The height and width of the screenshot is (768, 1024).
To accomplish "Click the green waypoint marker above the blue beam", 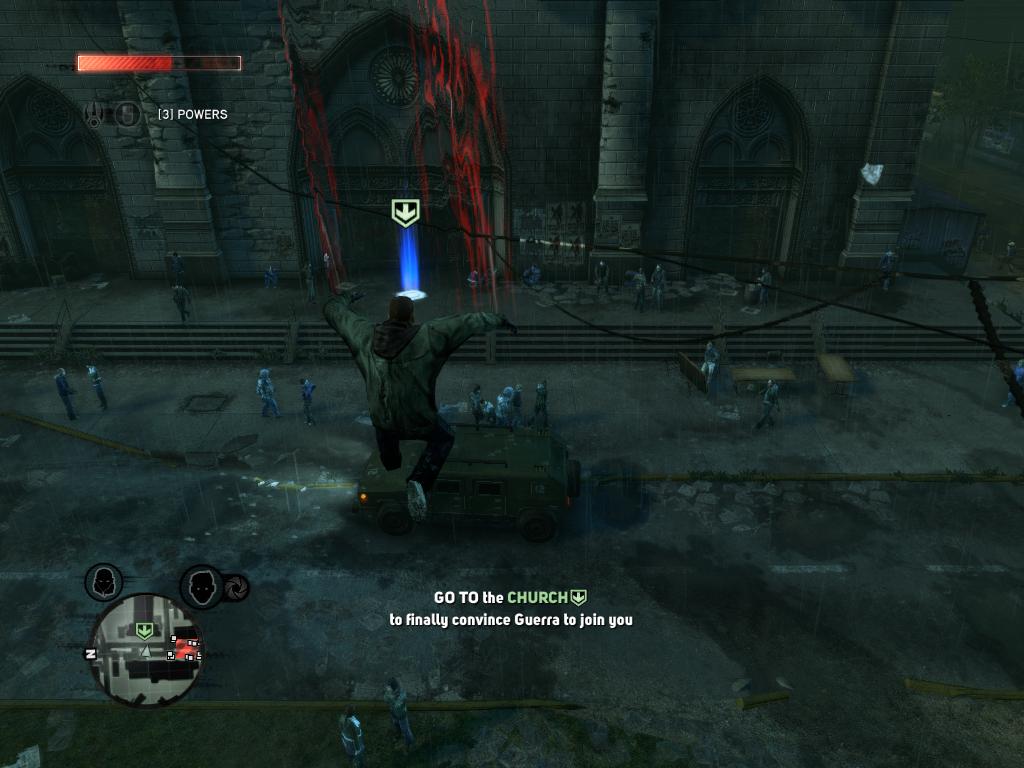I will 405,212.
